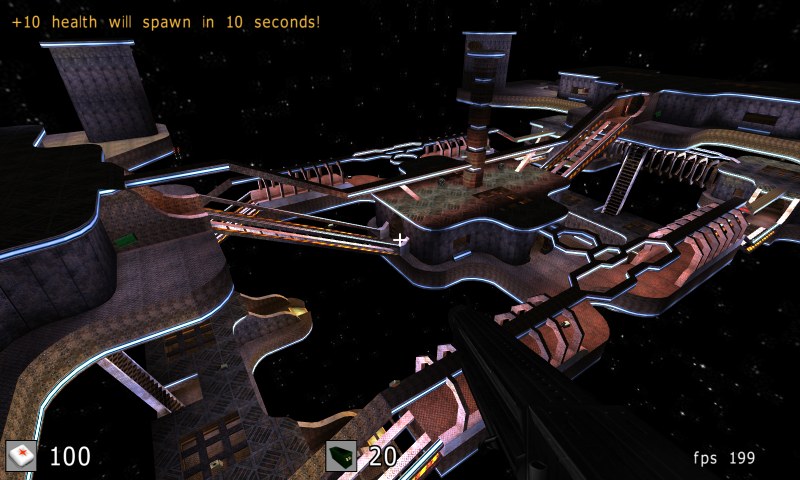Select the green ammo box icon
This screenshot has width=800, height=480.
(341, 456)
